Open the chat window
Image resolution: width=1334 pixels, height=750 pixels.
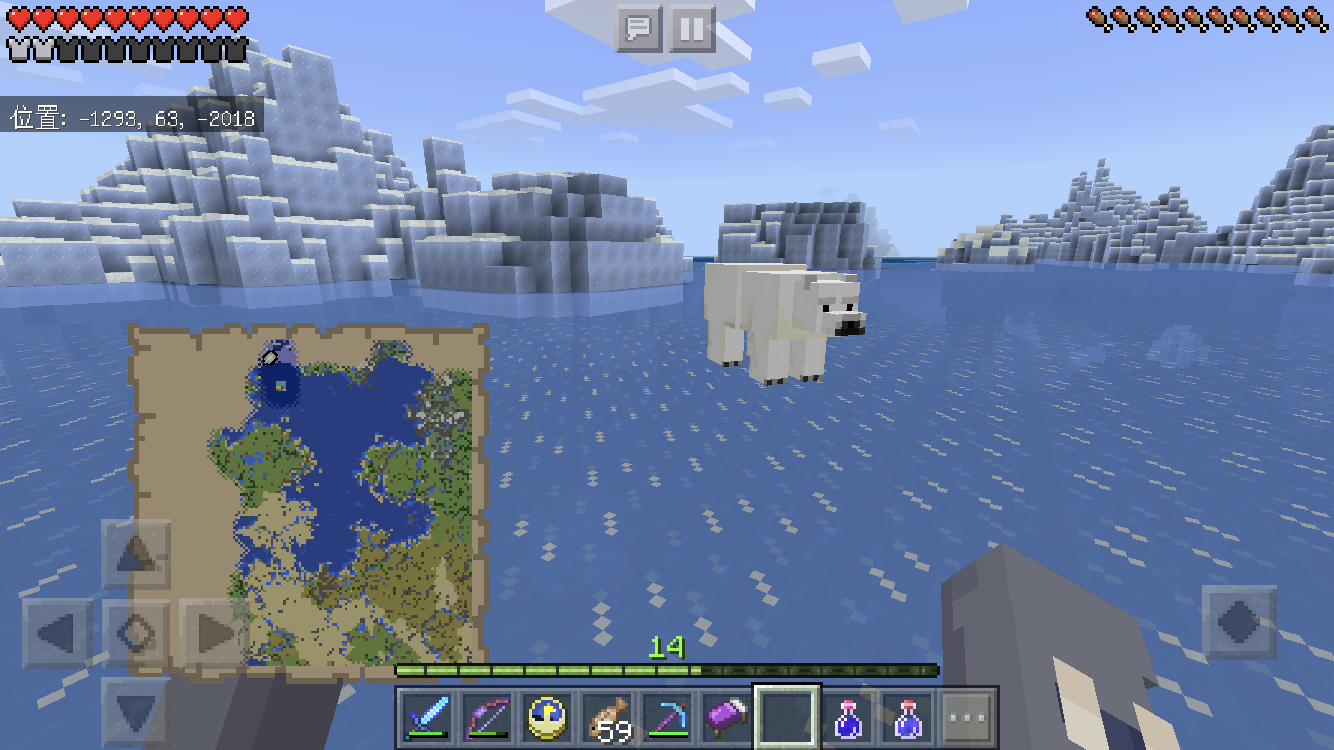(x=639, y=29)
